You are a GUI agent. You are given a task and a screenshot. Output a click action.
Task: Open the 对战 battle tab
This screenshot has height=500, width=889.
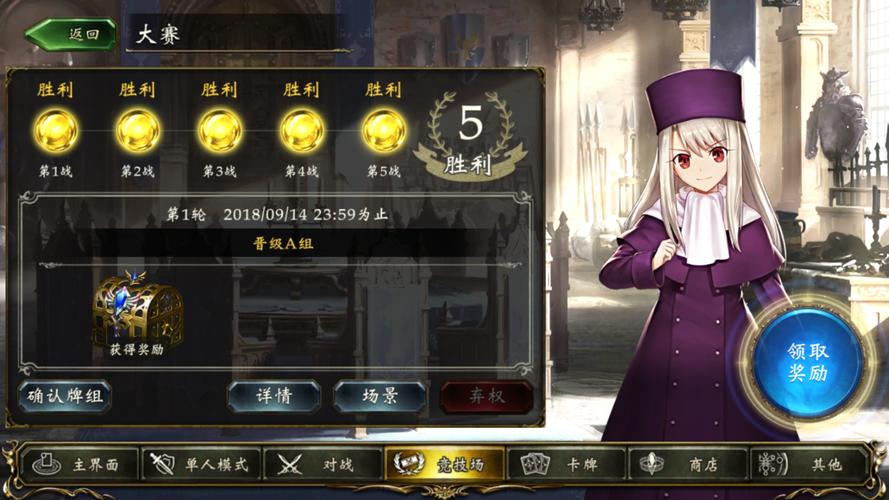(323, 464)
